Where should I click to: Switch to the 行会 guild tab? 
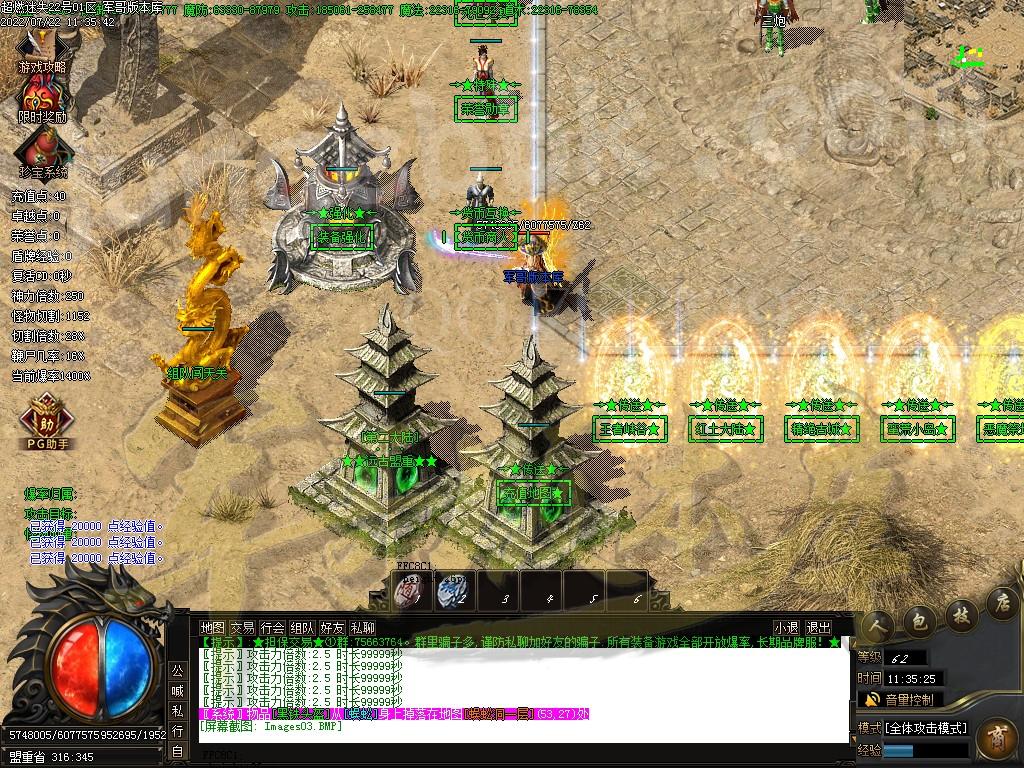[272, 627]
